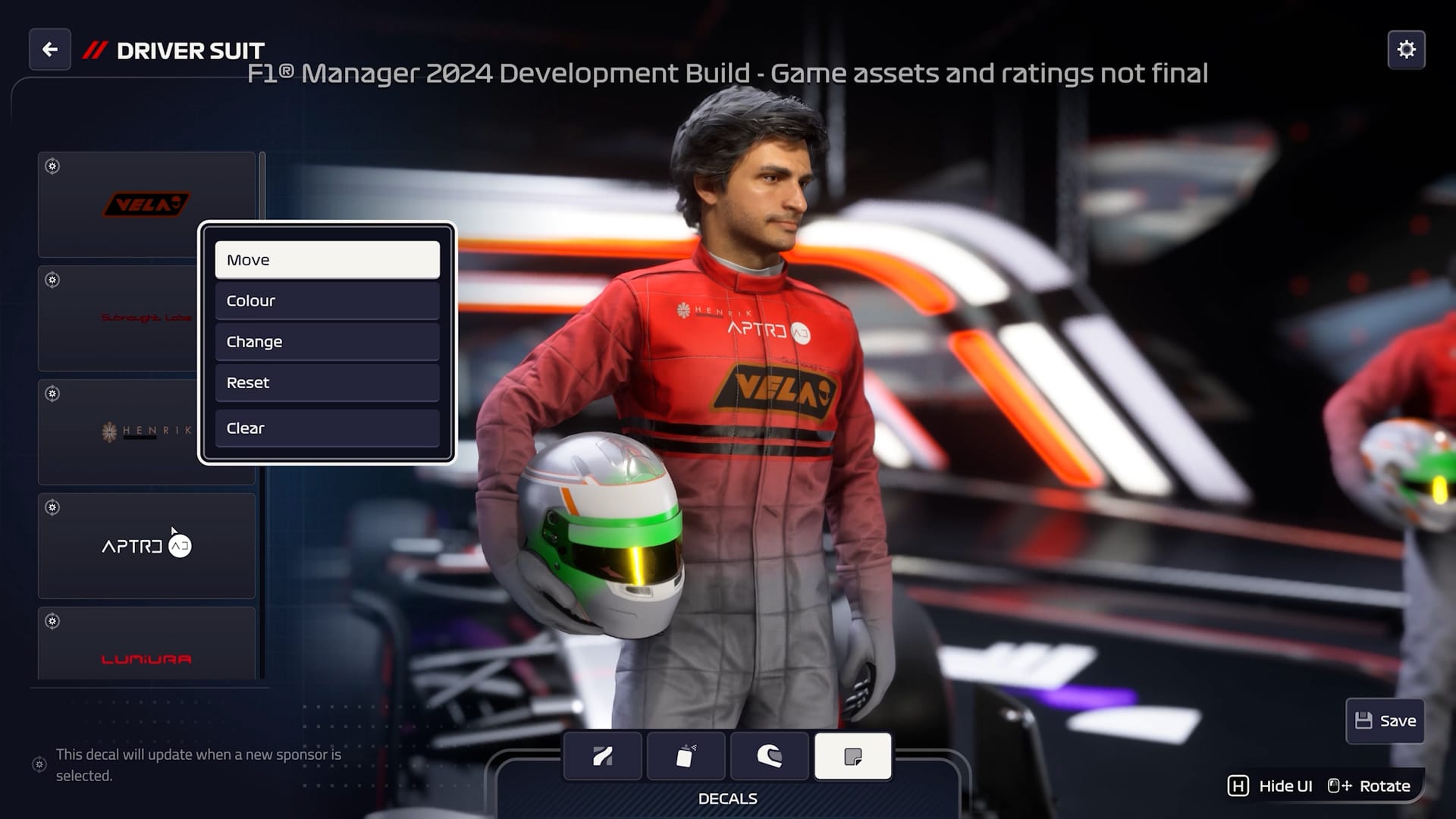The image size is (1456, 819).
Task: Select the APTRO sponsor decal tile
Action: [x=146, y=546]
